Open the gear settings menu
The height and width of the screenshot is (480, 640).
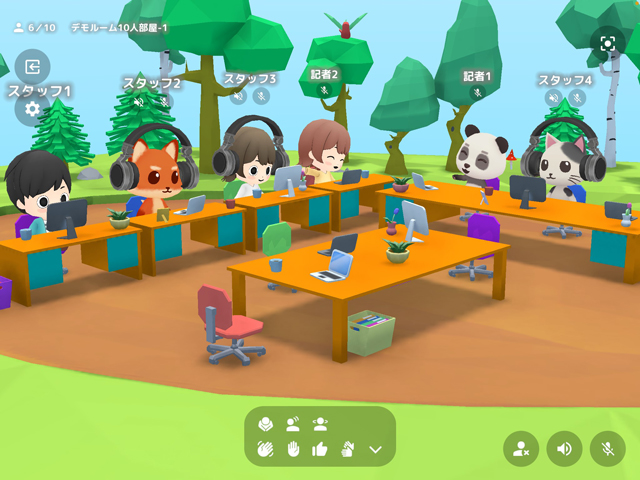[32, 109]
